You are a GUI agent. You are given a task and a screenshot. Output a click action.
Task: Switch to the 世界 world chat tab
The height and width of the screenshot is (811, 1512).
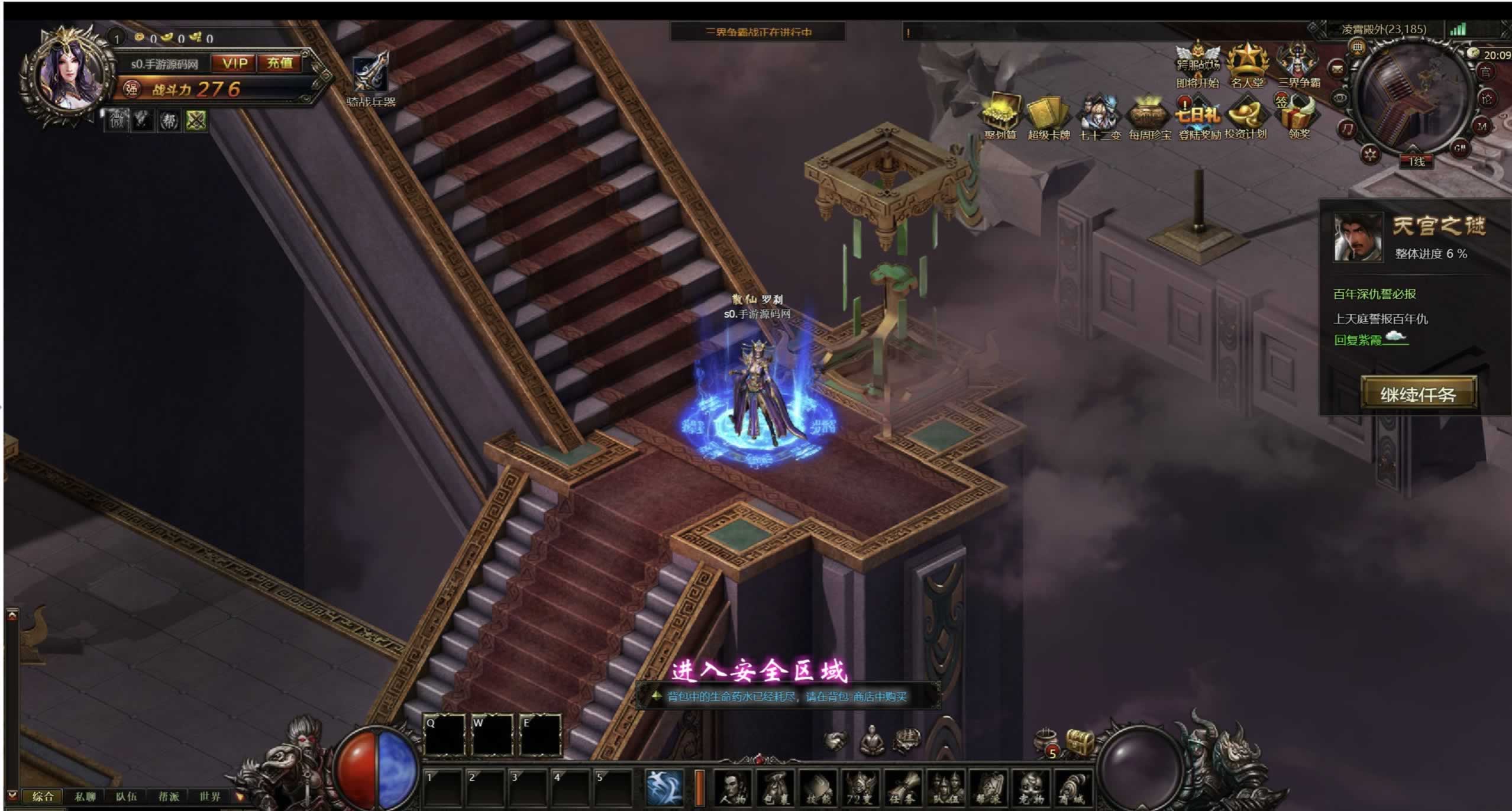click(x=209, y=796)
